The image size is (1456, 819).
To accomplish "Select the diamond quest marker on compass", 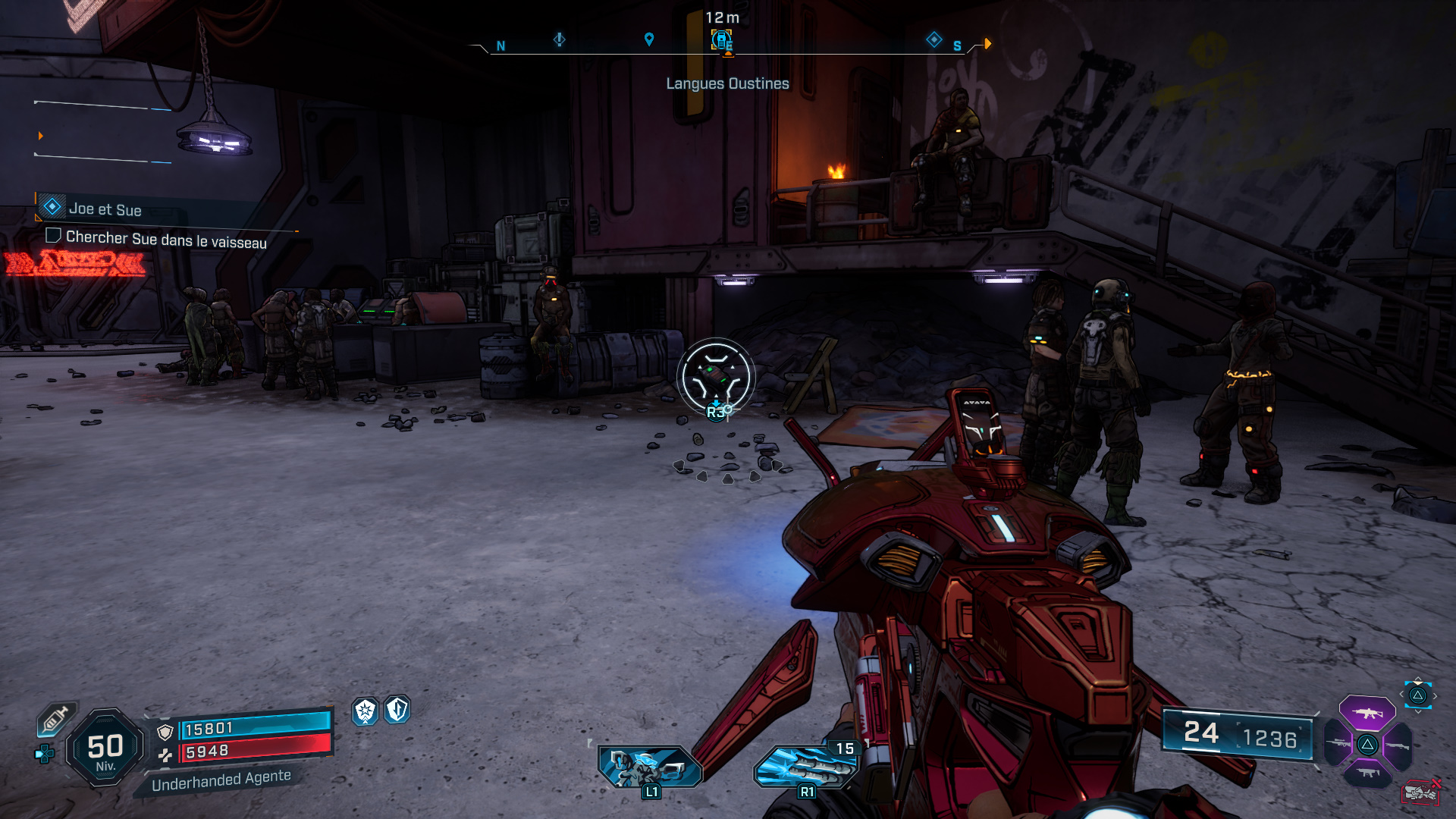I will tap(934, 39).
